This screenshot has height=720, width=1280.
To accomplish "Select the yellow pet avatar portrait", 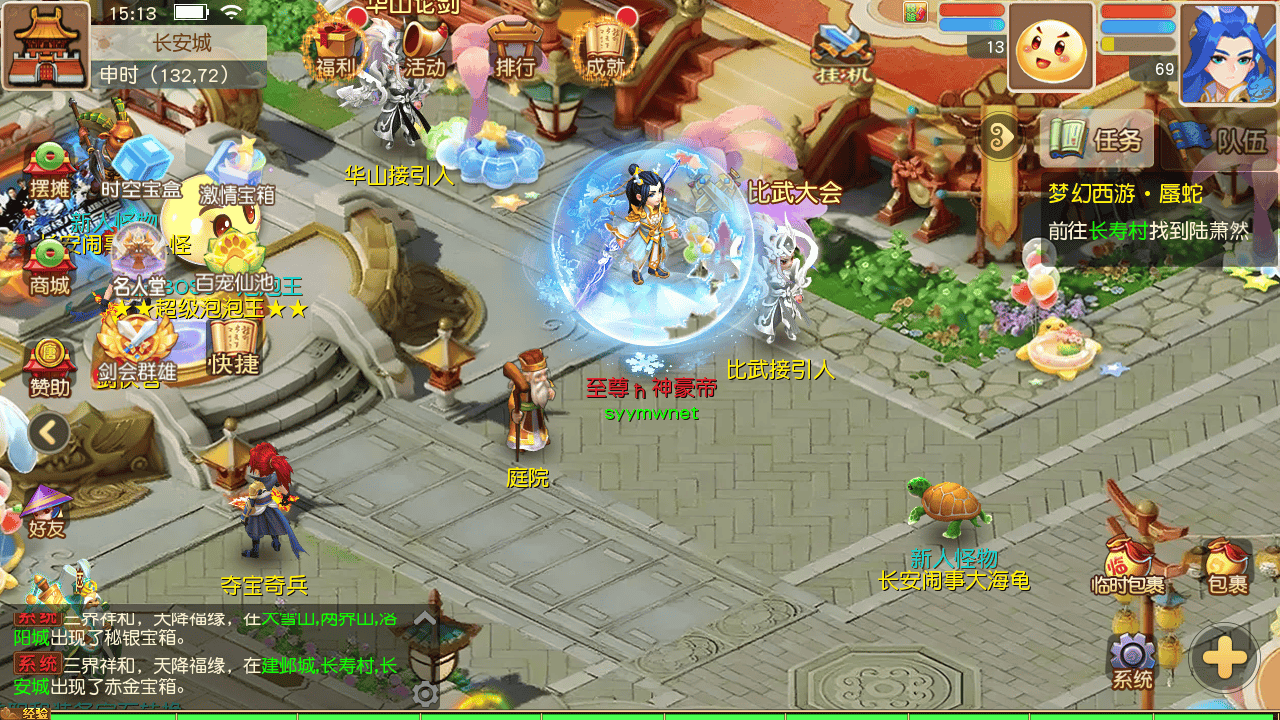I will click(x=1050, y=46).
